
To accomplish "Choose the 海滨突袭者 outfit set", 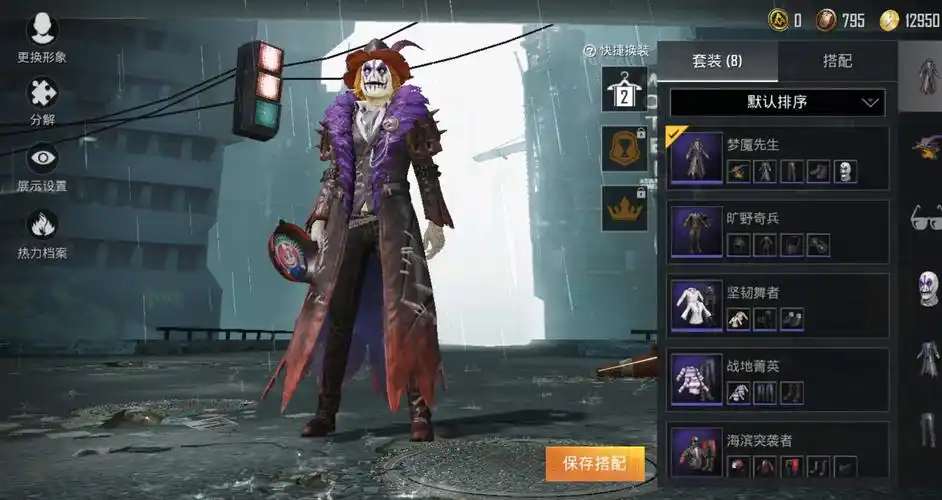I will [x=777, y=451].
